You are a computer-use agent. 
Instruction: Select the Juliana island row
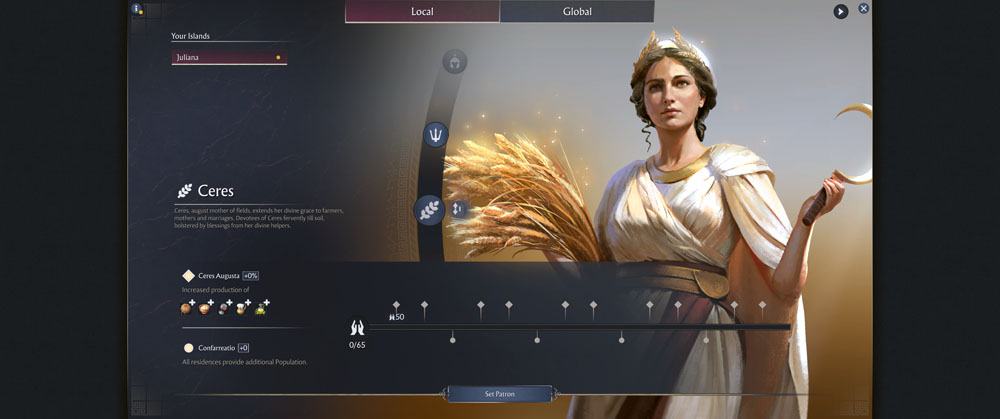[x=229, y=58]
